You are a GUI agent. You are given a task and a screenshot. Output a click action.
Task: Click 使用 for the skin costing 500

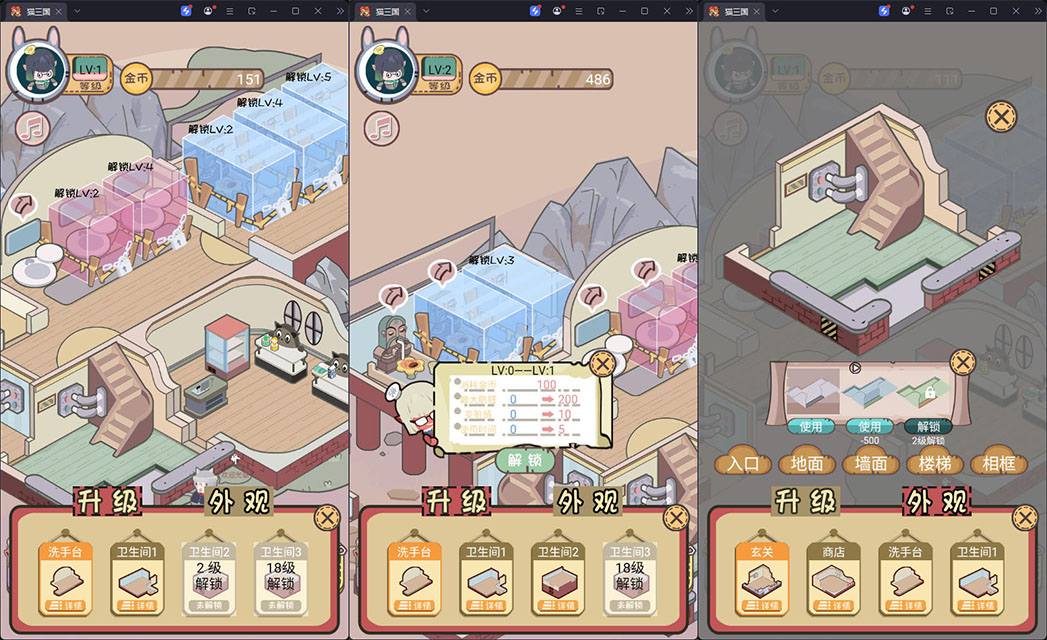tap(869, 426)
